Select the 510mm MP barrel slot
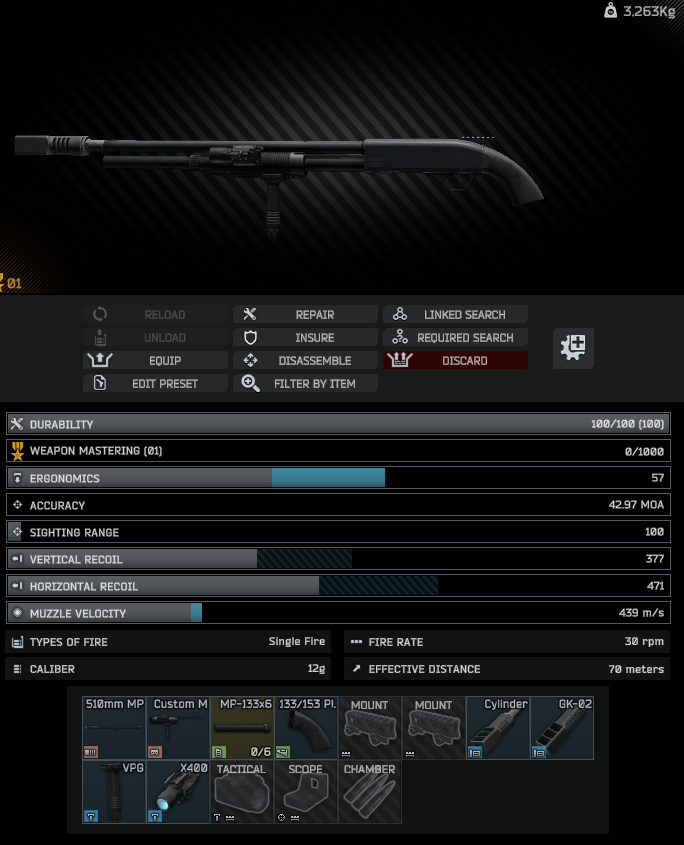684x845 pixels. point(114,728)
